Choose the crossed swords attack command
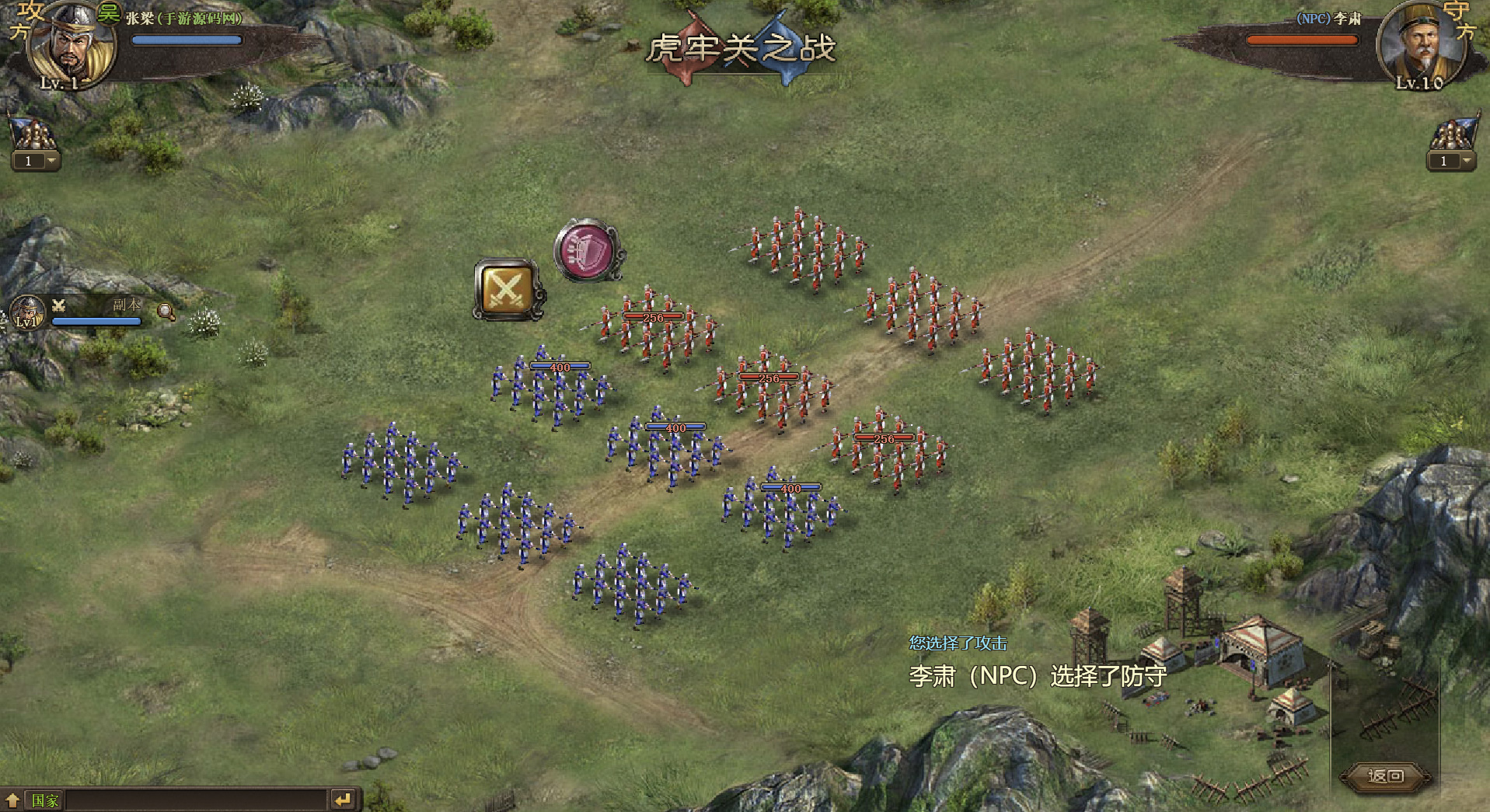Screen dimensions: 1490x812 (x=508, y=289)
